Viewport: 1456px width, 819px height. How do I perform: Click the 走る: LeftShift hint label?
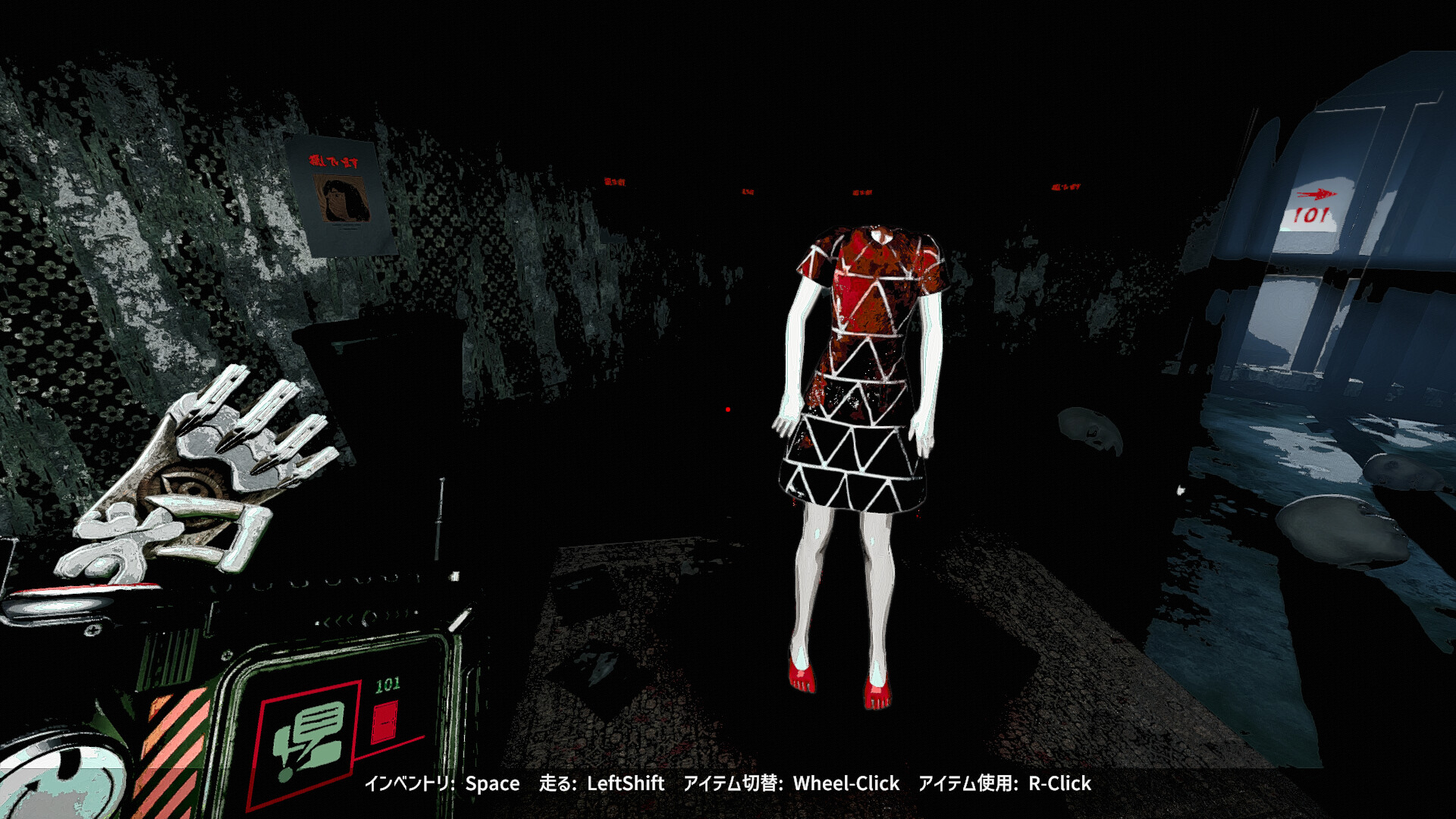(x=603, y=784)
